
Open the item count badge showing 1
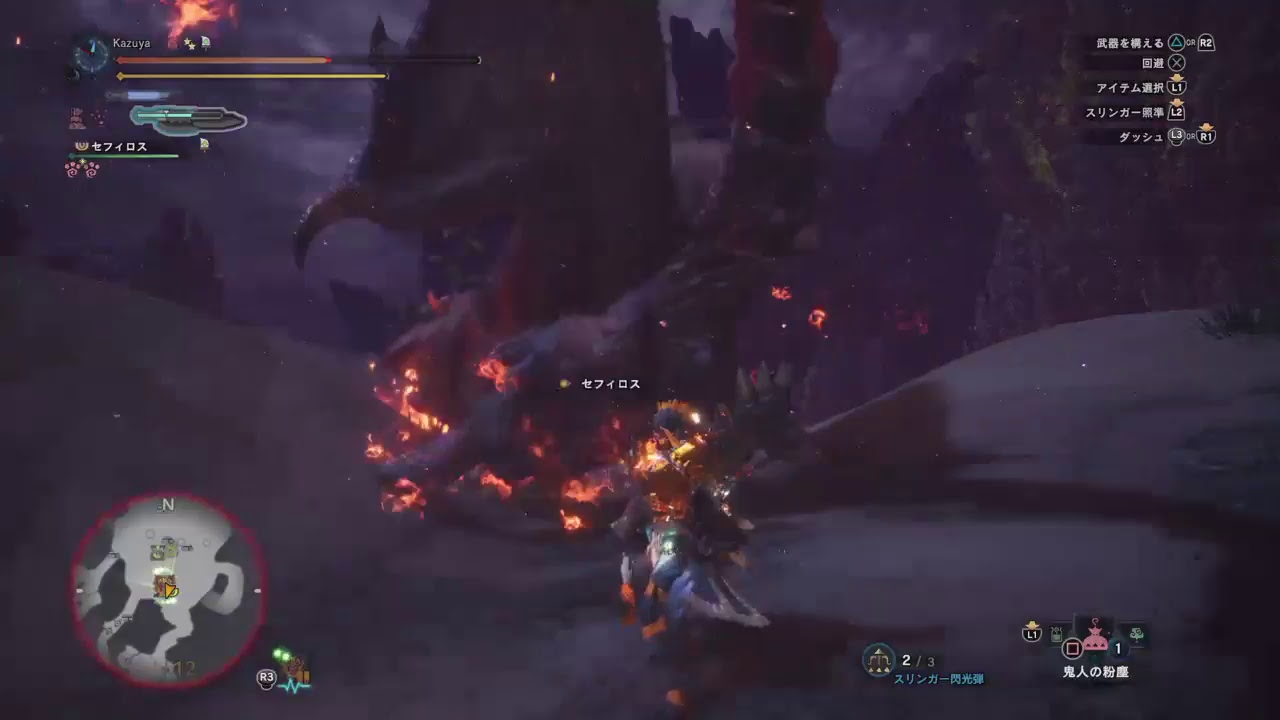point(1116,647)
